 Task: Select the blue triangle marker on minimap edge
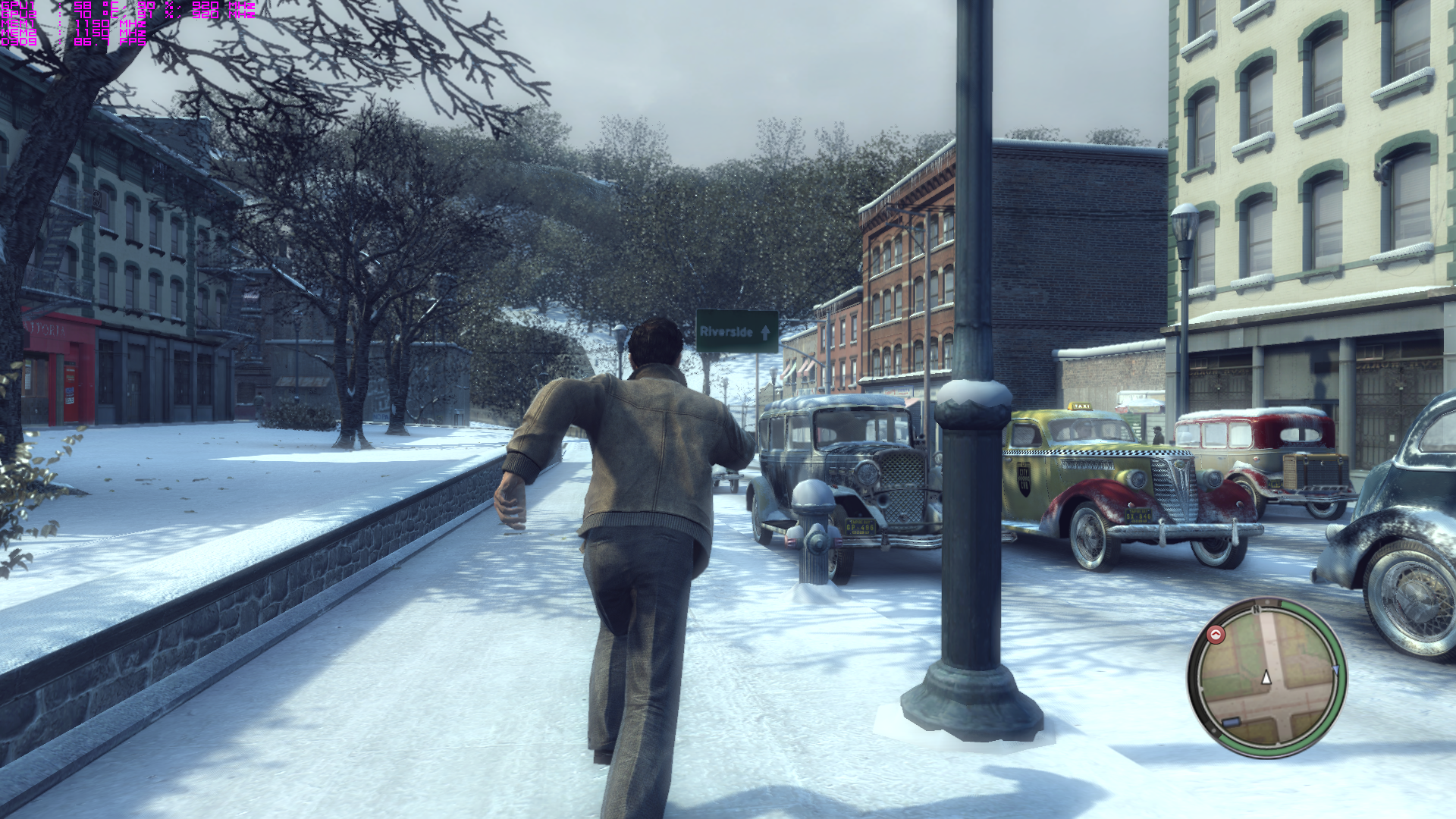click(x=1335, y=670)
